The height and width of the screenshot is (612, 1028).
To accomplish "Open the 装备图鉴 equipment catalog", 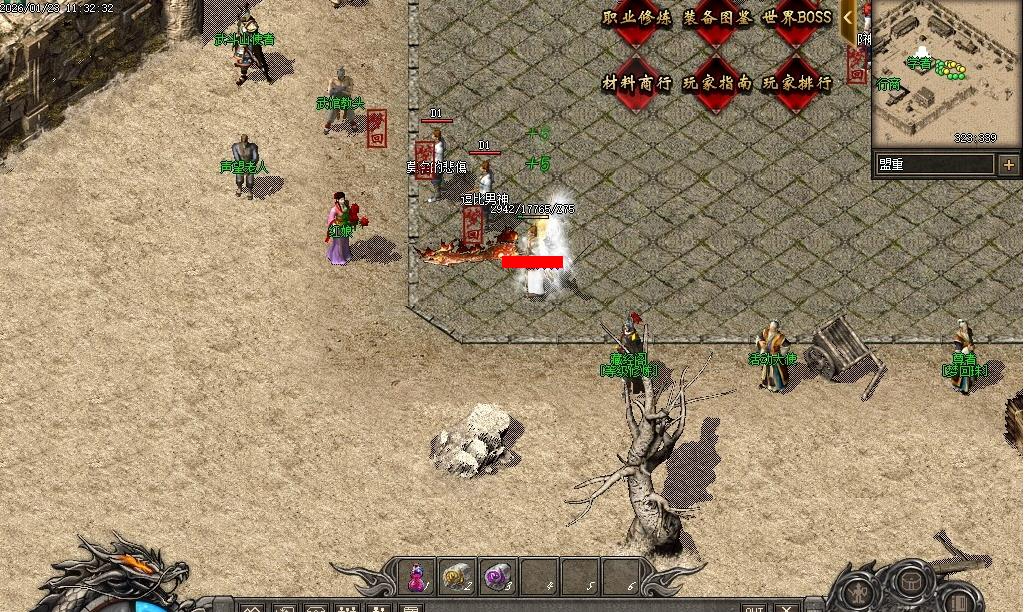I will [x=717, y=18].
